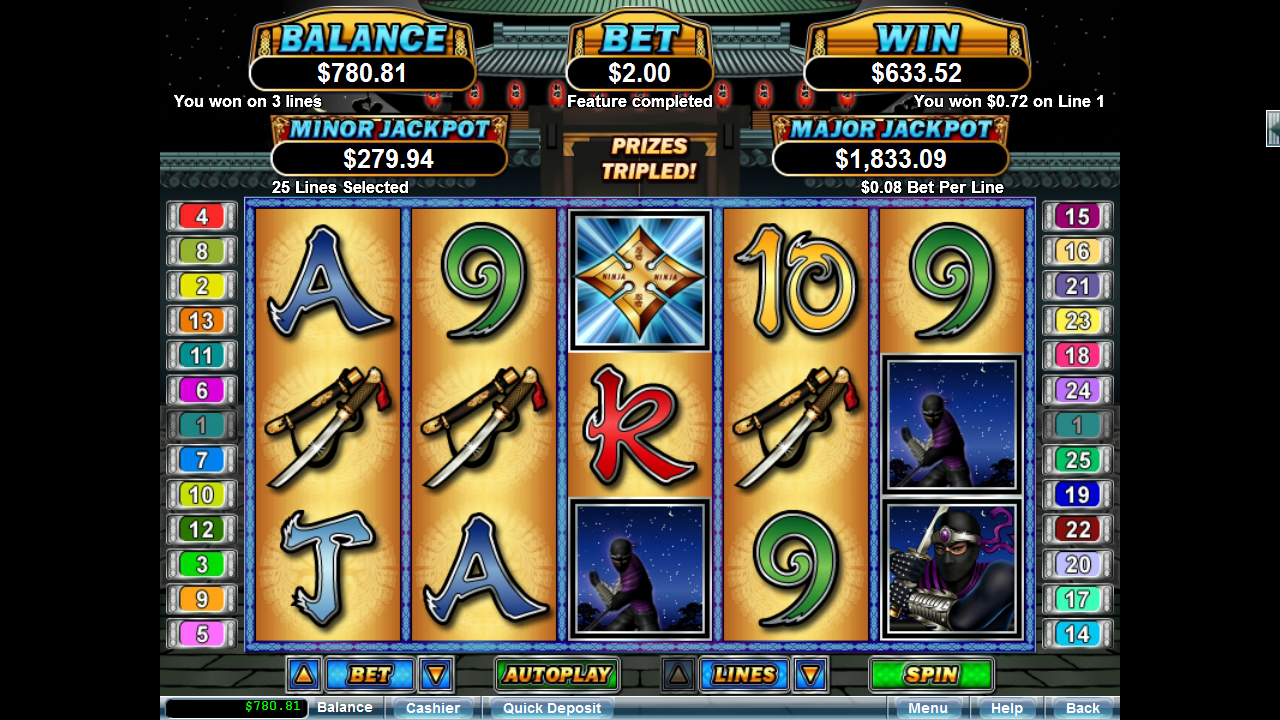This screenshot has width=1280, height=720.
Task: Decrease the bet with the down arrow
Action: tap(436, 675)
